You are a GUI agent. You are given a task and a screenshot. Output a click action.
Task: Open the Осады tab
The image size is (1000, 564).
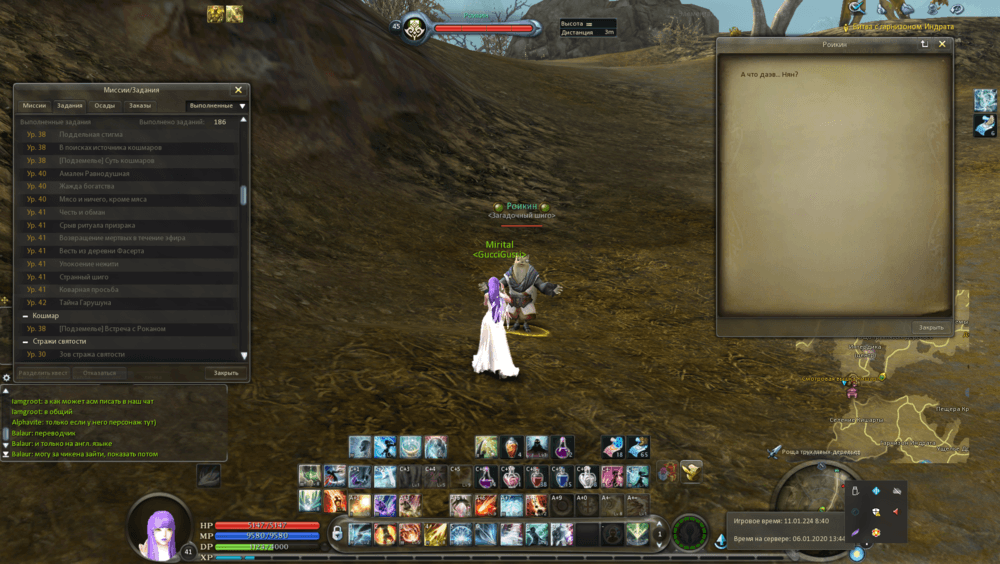(x=104, y=105)
